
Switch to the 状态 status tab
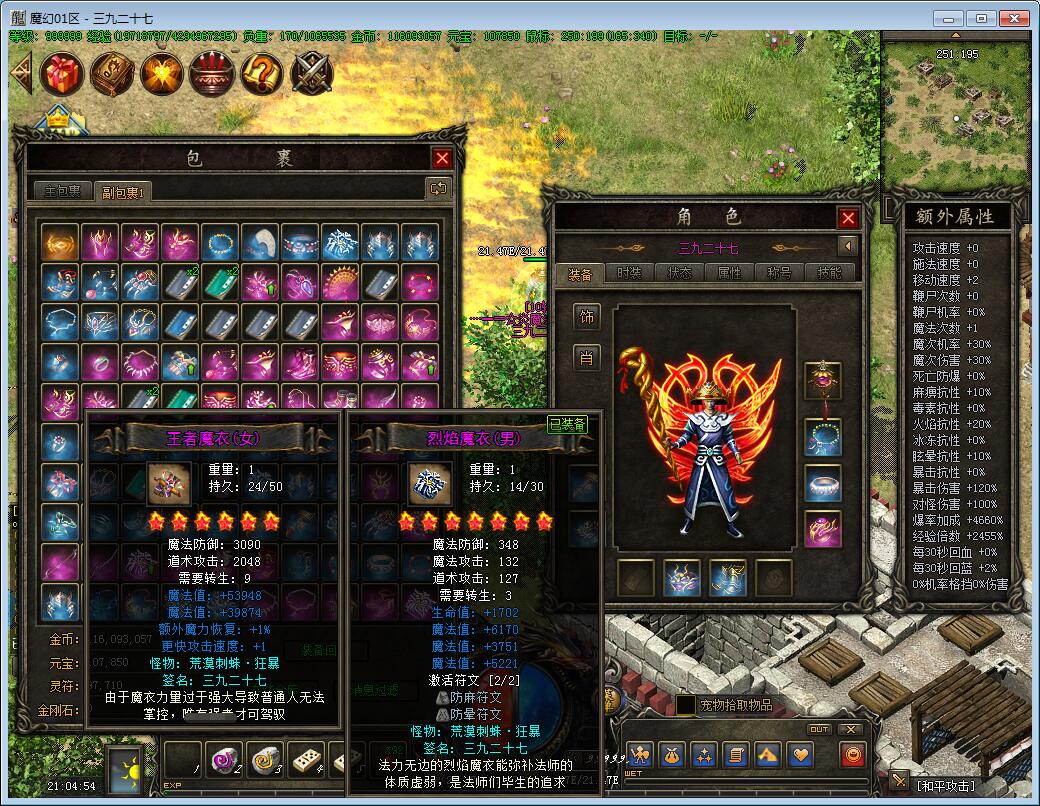(680, 272)
